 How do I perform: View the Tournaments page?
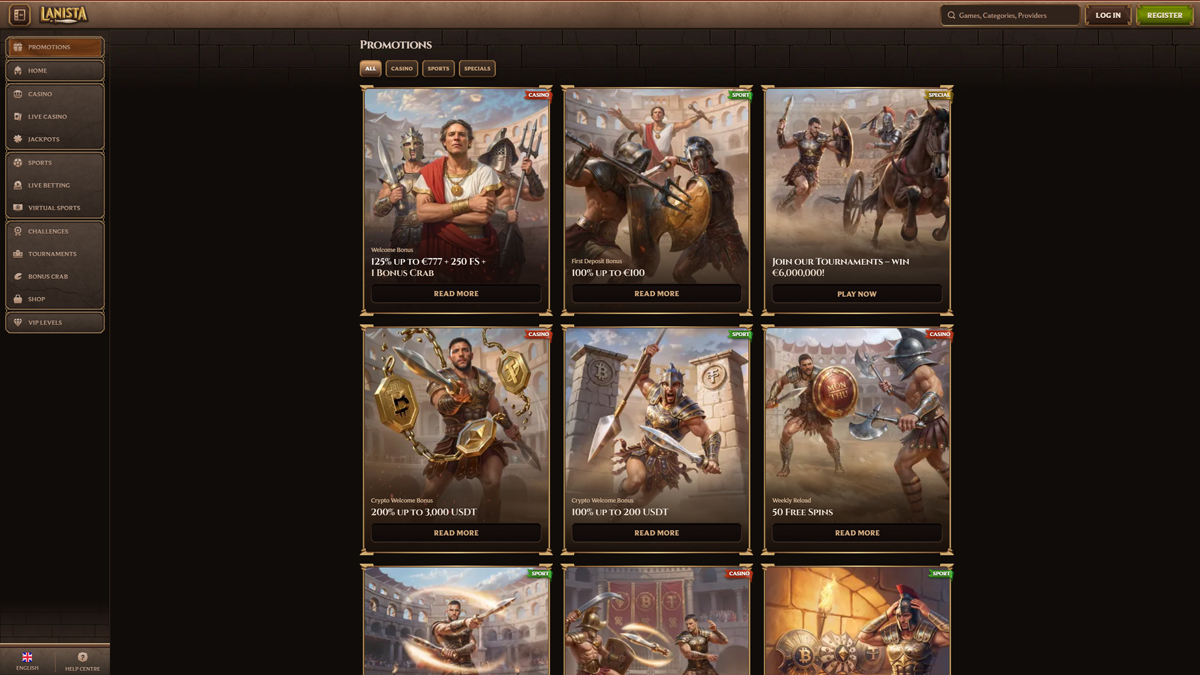coord(54,254)
